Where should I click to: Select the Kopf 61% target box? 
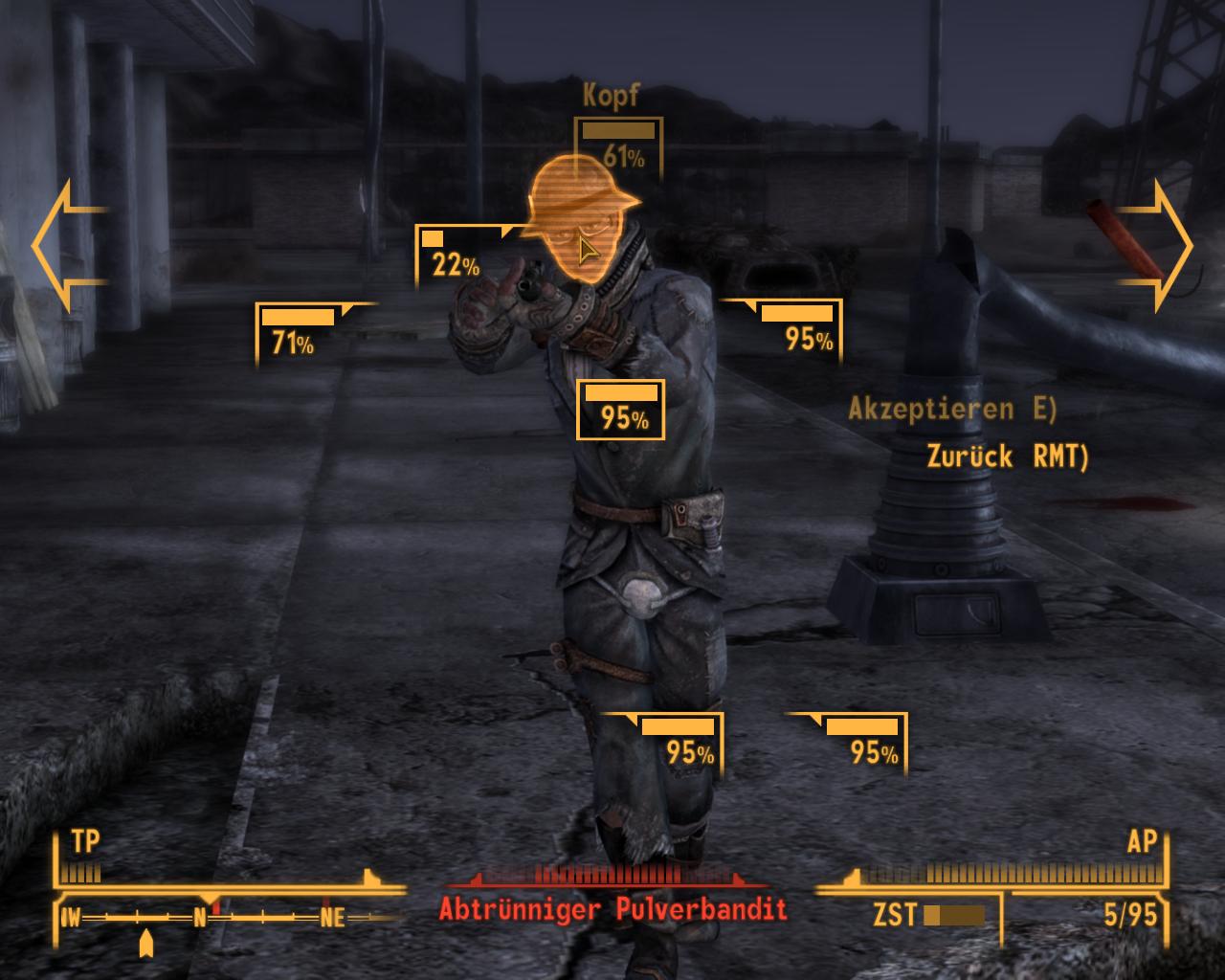pyautogui.click(x=619, y=144)
